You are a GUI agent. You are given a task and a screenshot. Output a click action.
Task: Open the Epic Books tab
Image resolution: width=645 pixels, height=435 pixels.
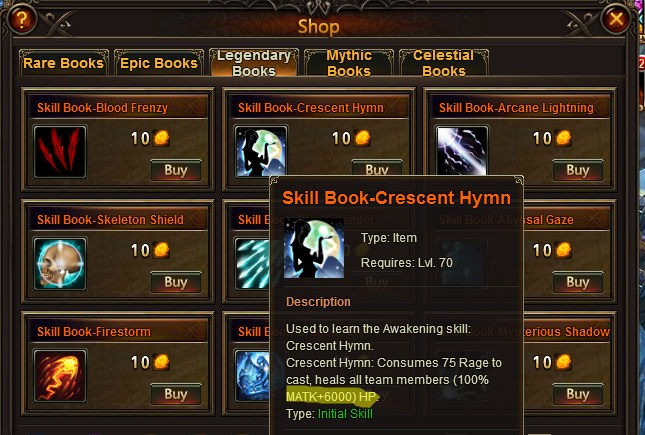[159, 63]
